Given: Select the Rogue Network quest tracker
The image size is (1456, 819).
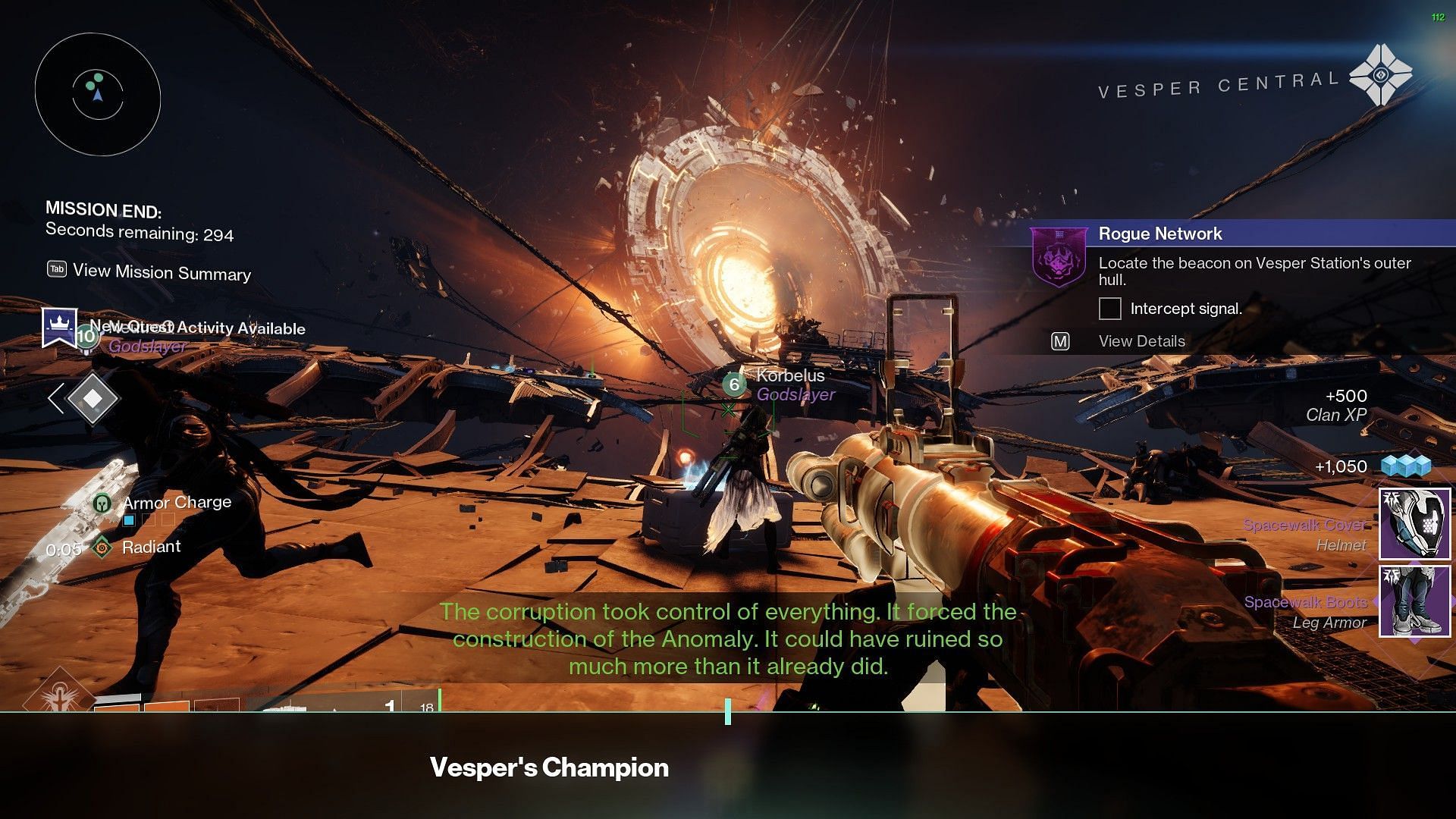Looking at the screenshot, I should tap(1160, 234).
